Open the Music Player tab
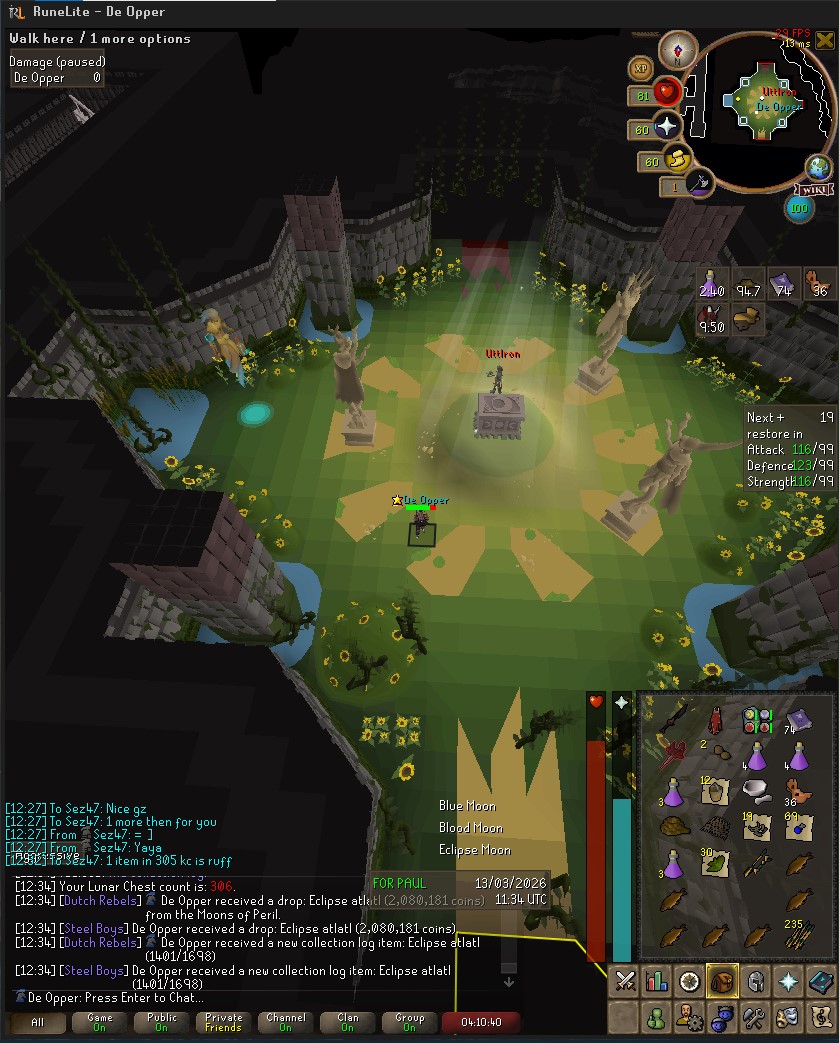This screenshot has width=839, height=1043. coord(819,1018)
